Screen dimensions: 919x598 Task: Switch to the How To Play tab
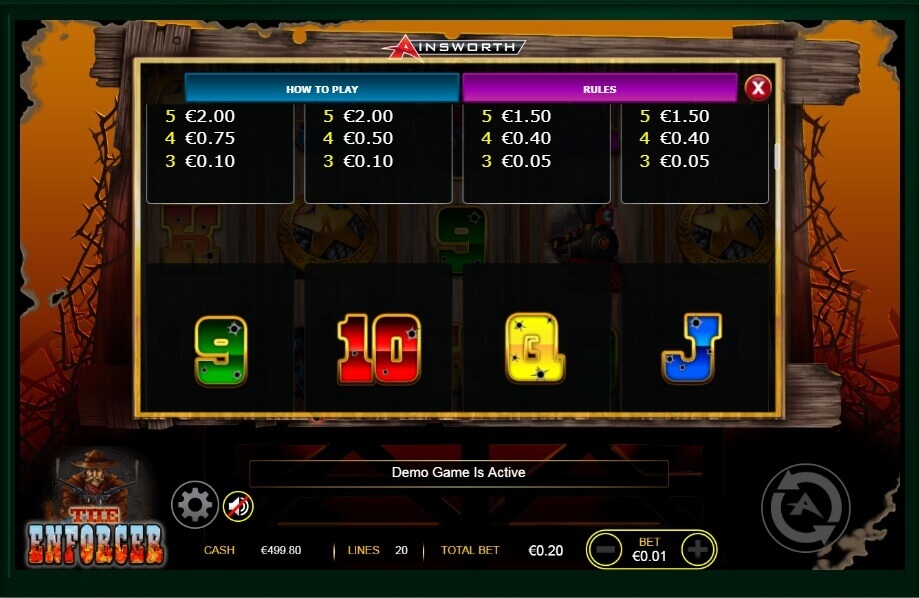(x=321, y=89)
